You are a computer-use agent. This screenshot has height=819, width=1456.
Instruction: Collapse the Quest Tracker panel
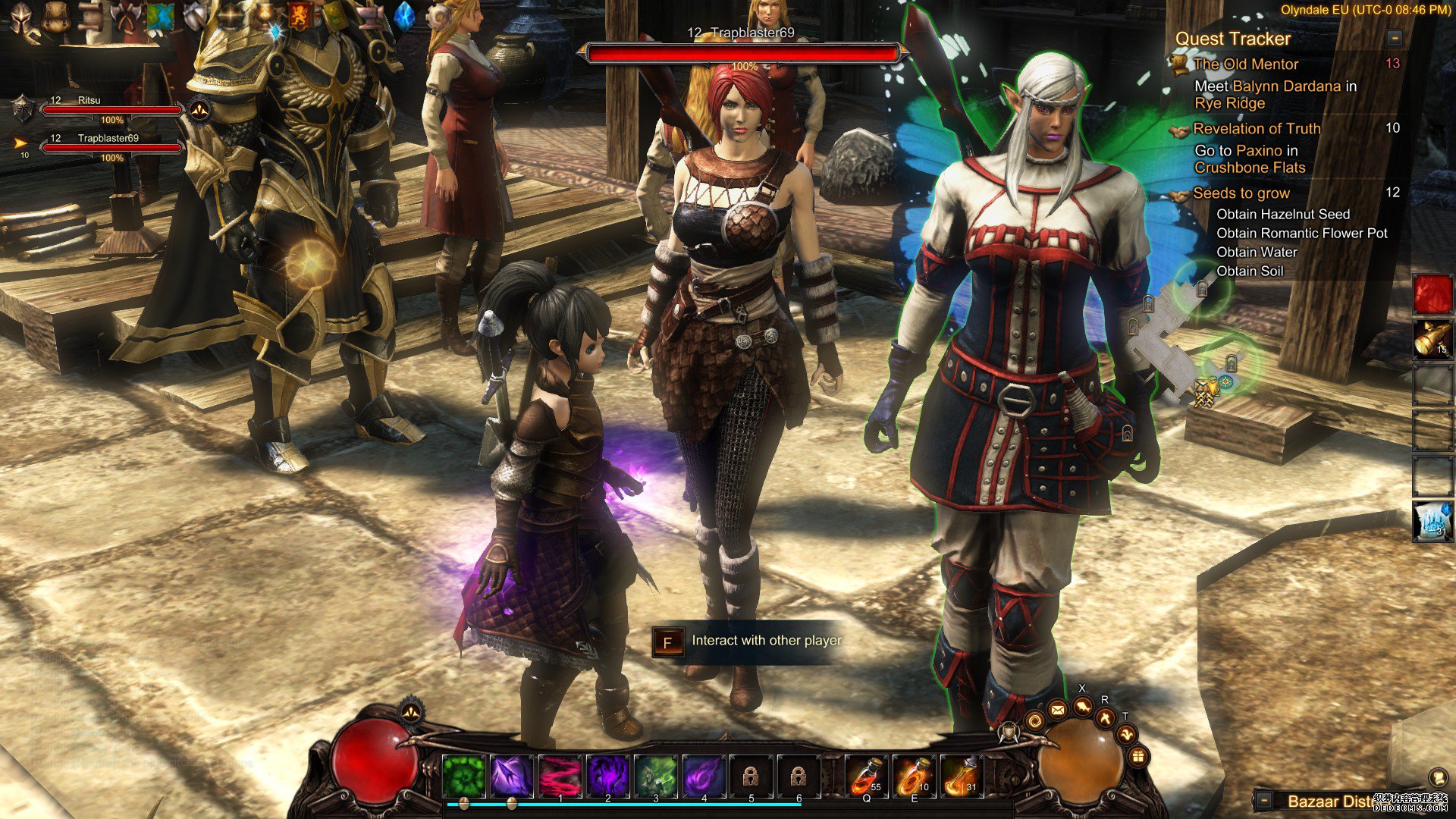tap(1394, 38)
